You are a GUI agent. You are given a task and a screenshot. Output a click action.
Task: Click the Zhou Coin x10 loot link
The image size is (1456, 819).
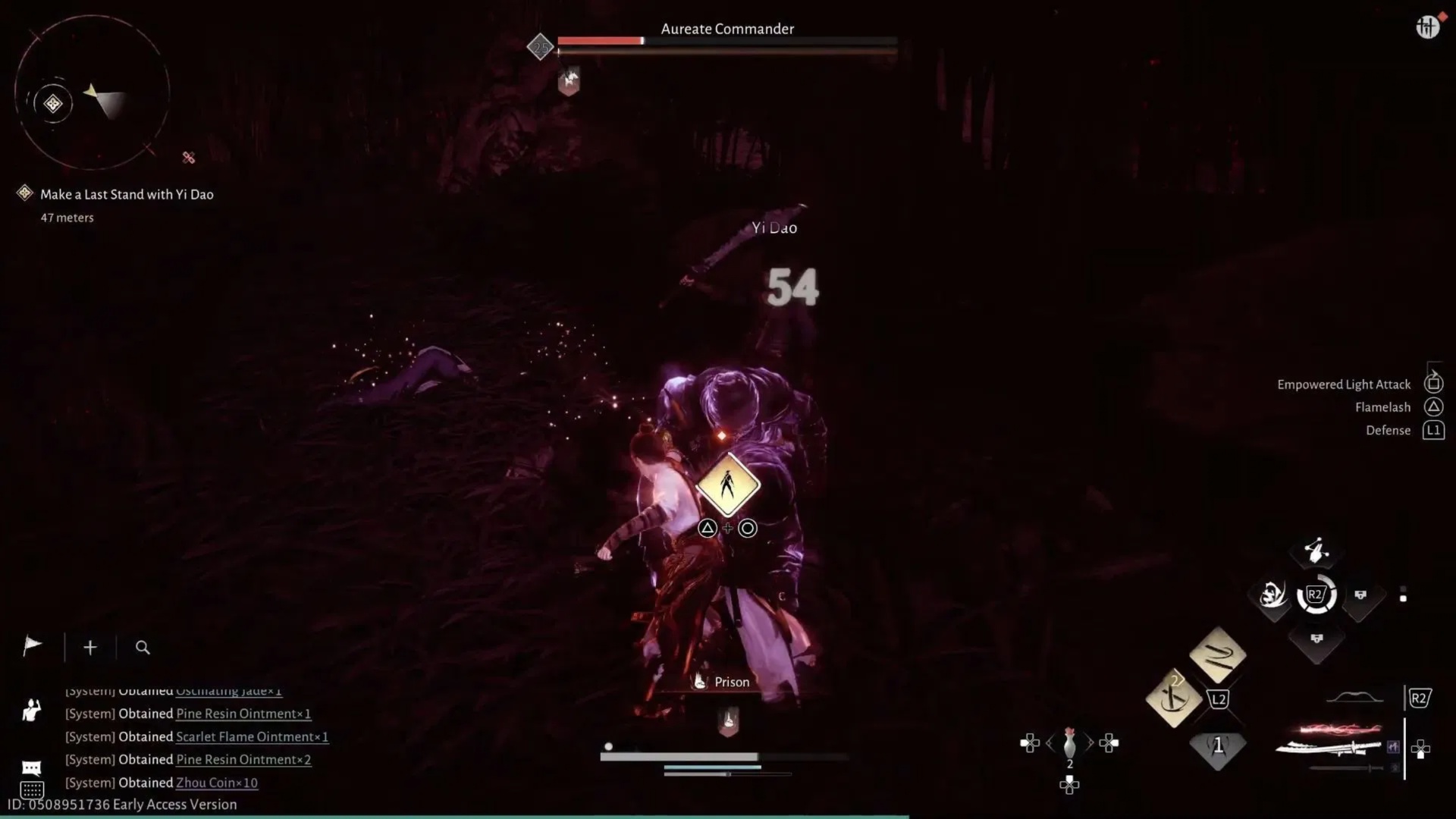tap(216, 783)
